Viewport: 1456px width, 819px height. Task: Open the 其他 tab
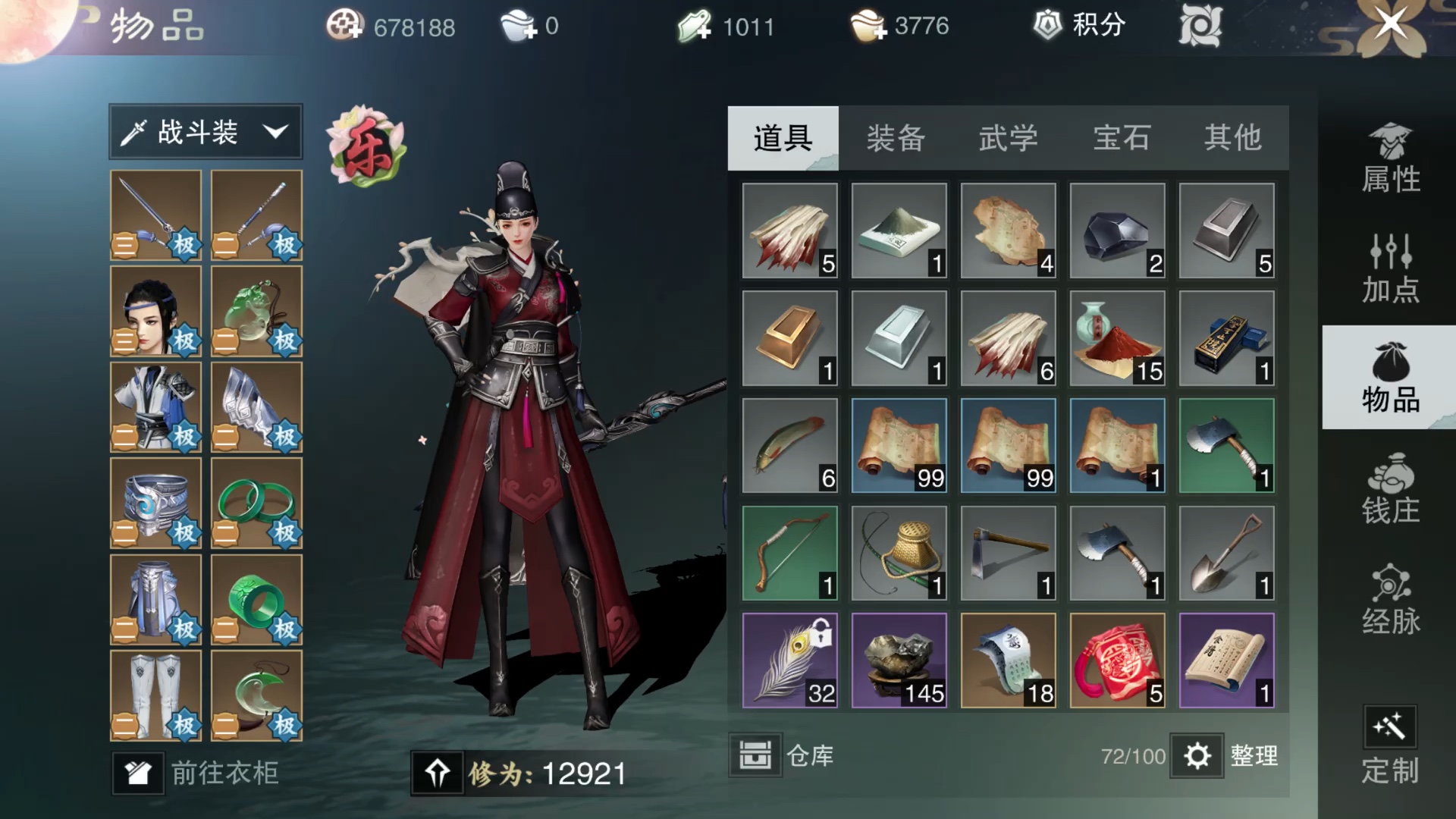[x=1232, y=139]
